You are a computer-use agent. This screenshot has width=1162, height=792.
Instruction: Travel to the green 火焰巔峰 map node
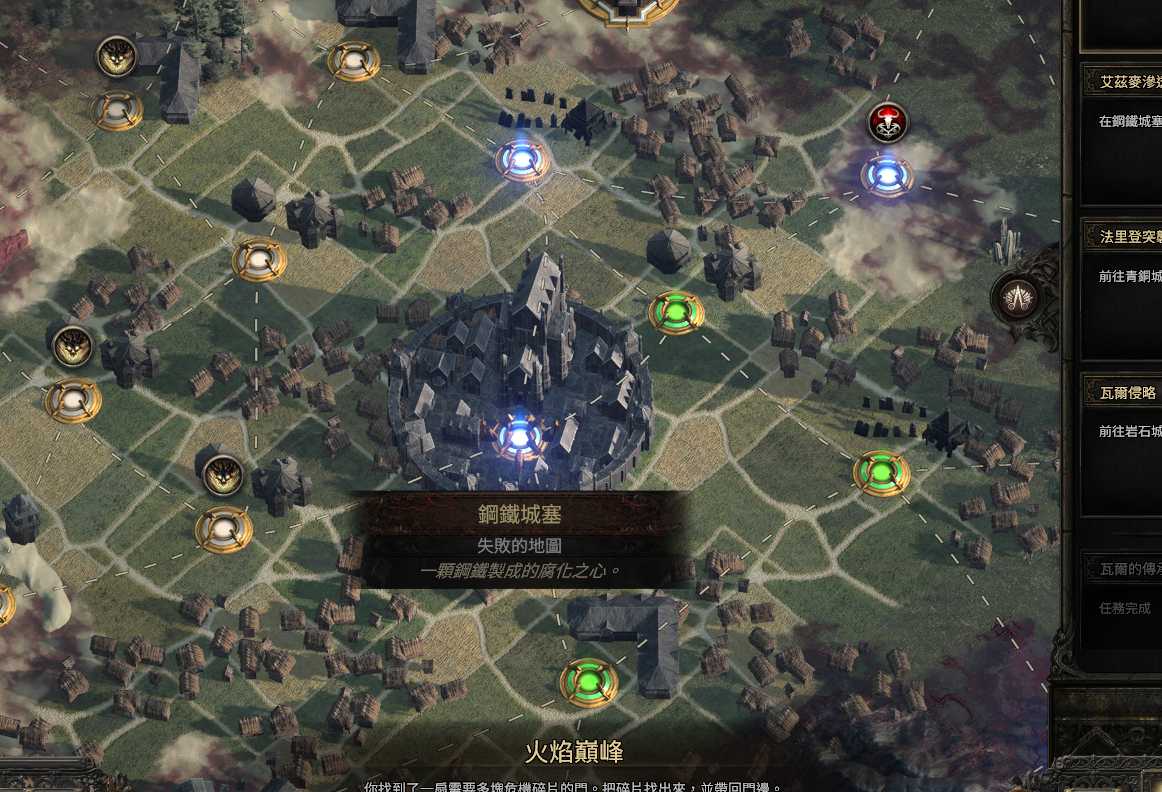tap(588, 682)
